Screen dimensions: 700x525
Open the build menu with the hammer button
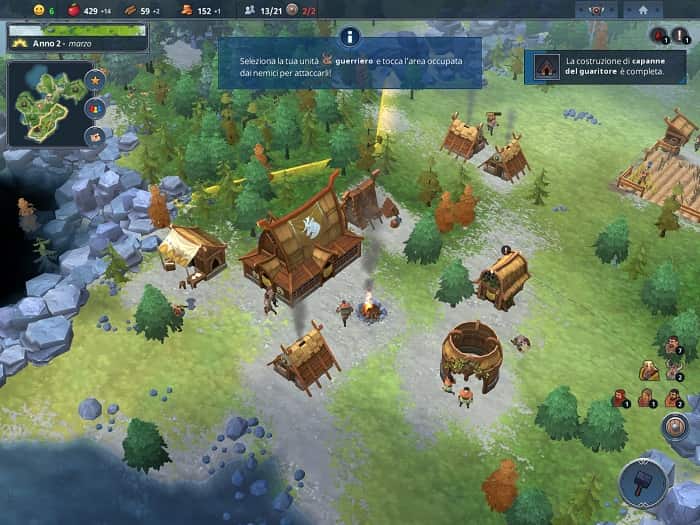pyautogui.click(x=641, y=484)
